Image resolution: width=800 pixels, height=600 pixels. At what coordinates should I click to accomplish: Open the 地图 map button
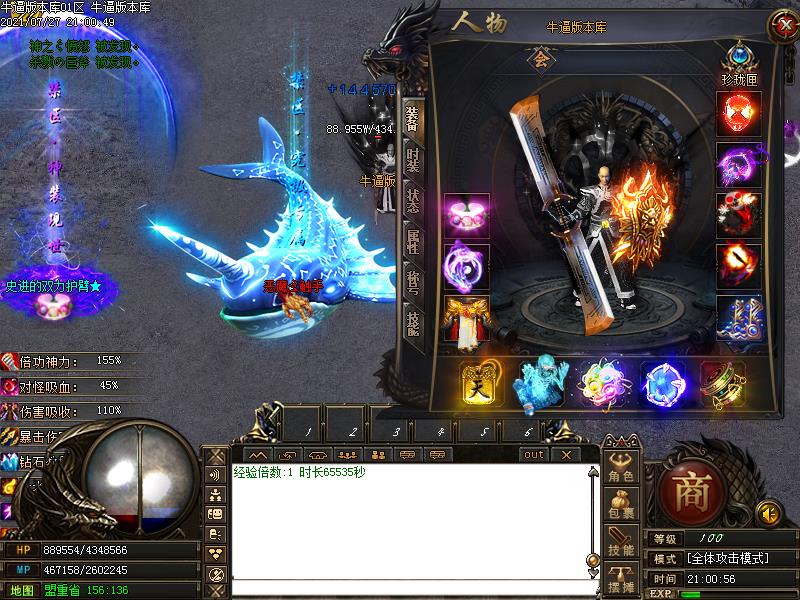coord(22,590)
